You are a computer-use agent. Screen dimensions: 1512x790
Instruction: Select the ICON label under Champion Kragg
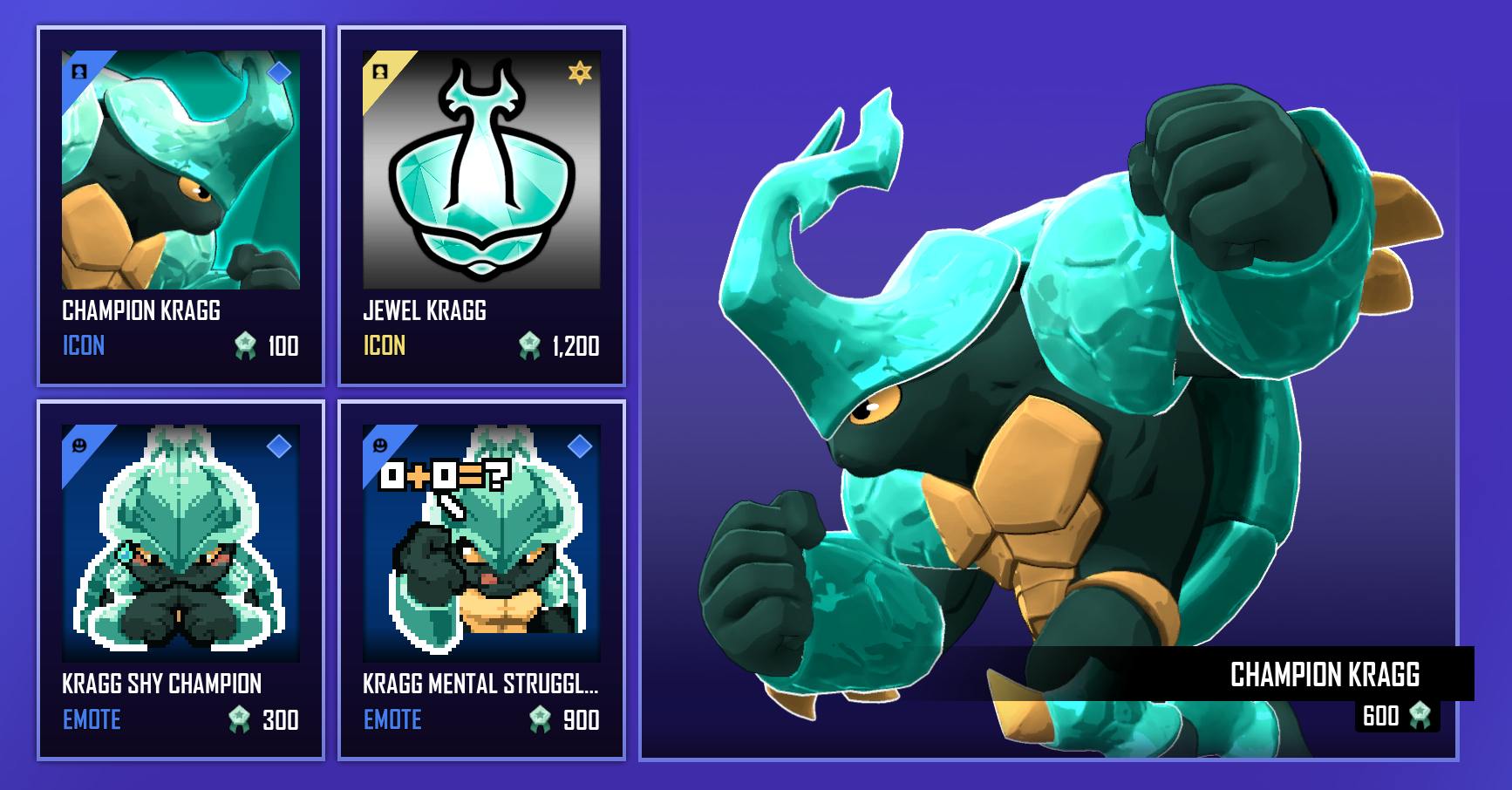click(85, 346)
